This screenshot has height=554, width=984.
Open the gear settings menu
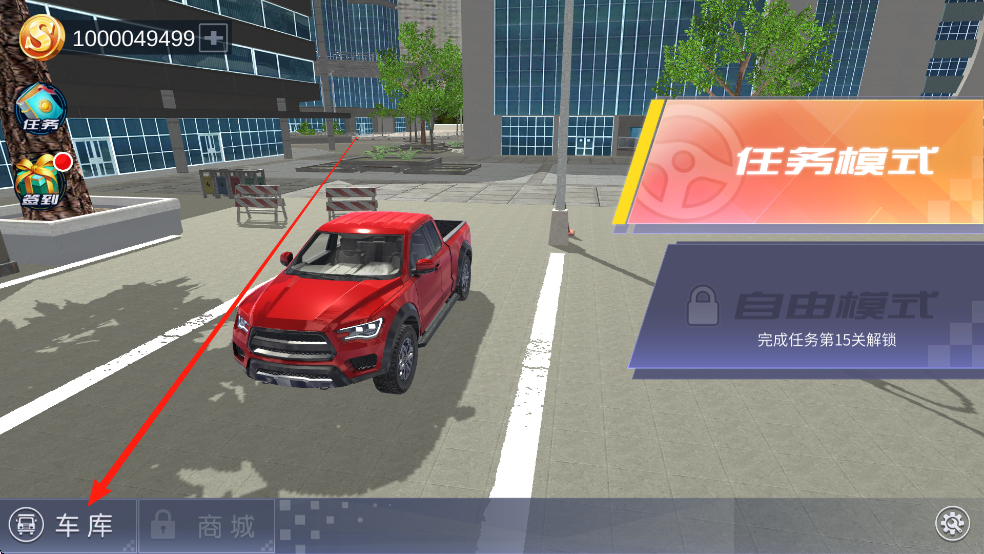(951, 522)
